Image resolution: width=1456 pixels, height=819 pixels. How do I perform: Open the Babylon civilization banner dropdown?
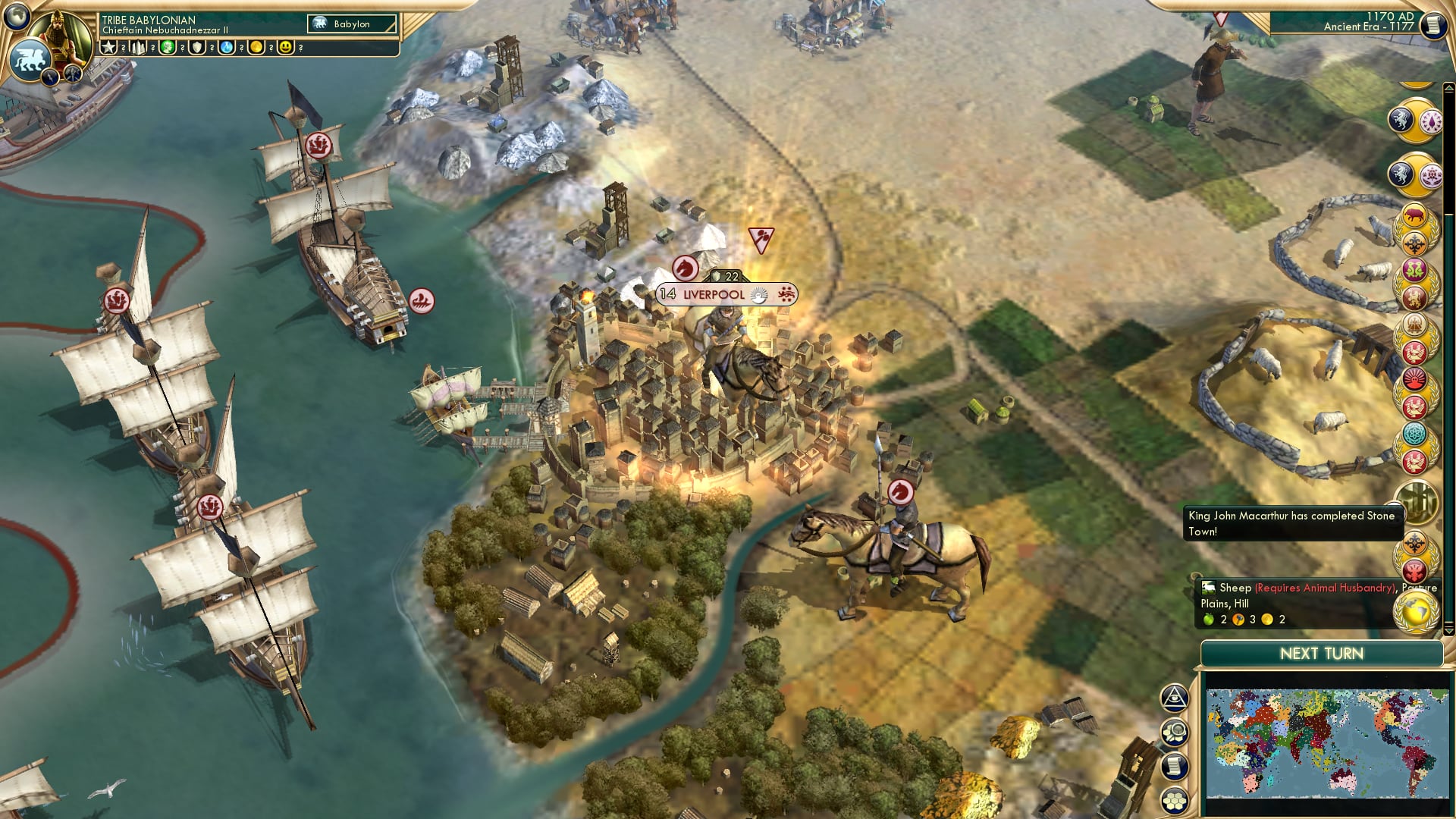tap(353, 24)
